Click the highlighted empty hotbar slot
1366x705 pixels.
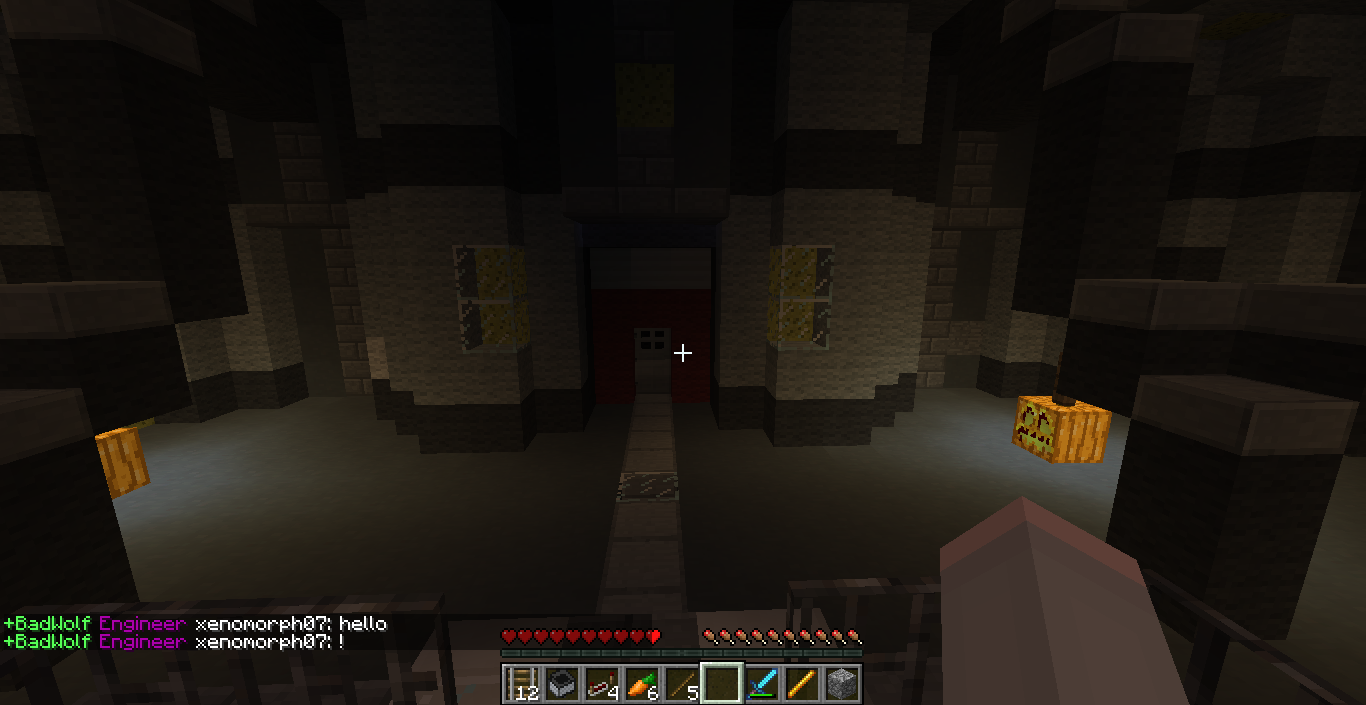[x=722, y=684]
